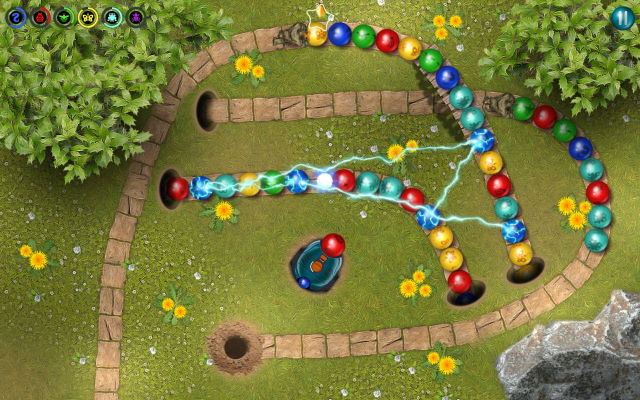This screenshot has height=400, width=640.
Task: Select the cyan beetle icon
Action: pyautogui.click(x=112, y=16)
